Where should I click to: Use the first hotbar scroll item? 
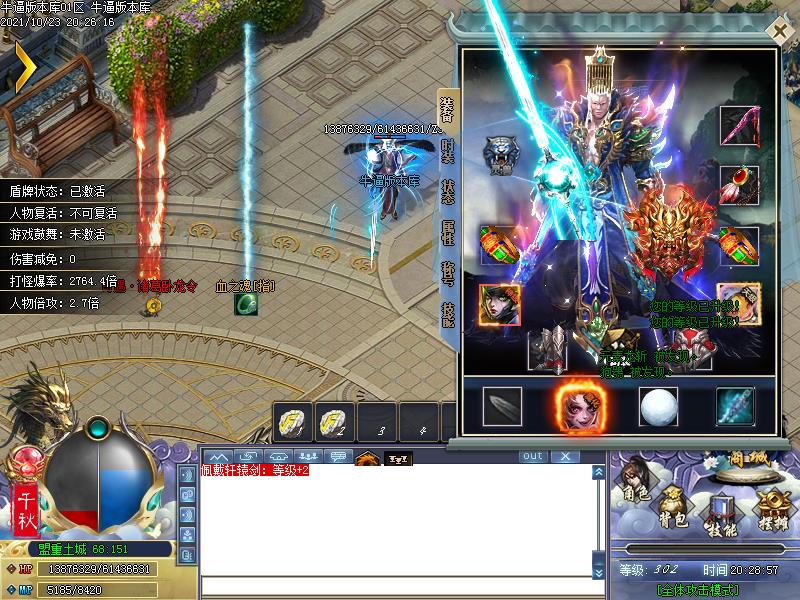[x=295, y=422]
